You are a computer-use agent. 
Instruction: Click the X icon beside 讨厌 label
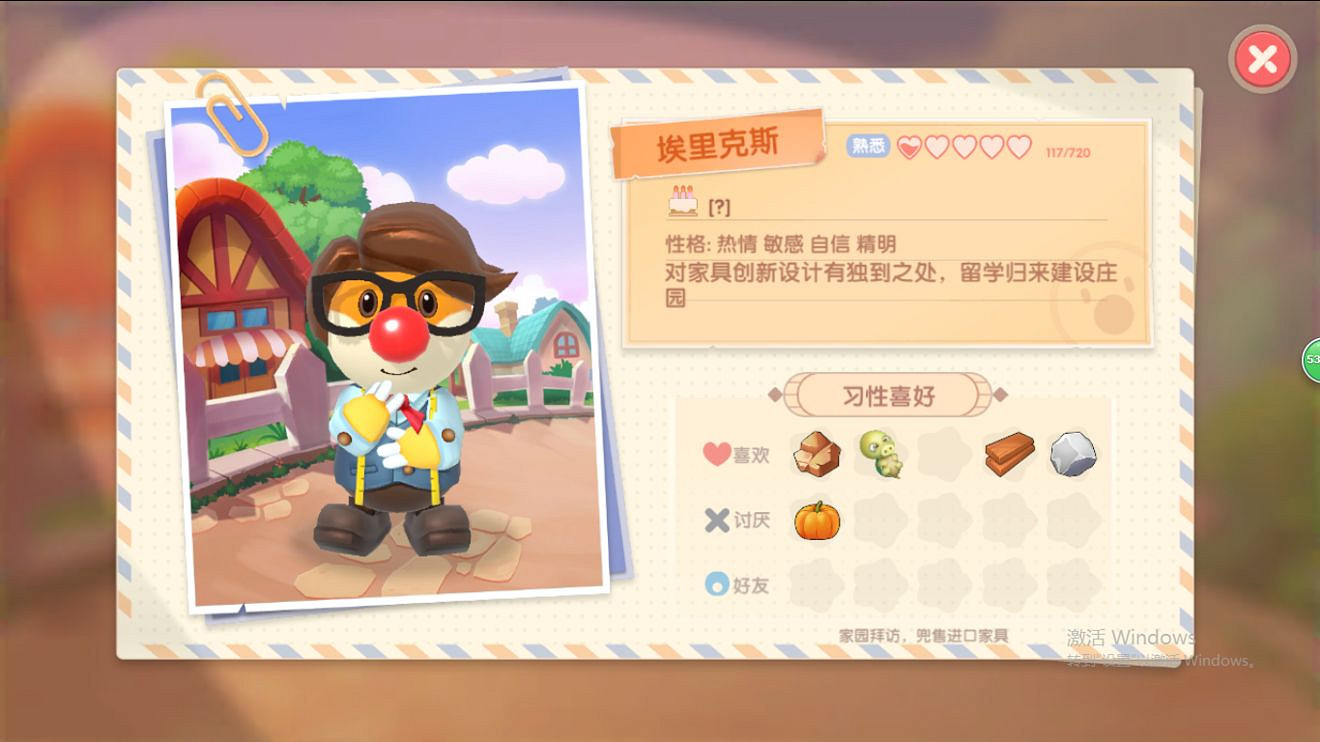tap(714, 520)
